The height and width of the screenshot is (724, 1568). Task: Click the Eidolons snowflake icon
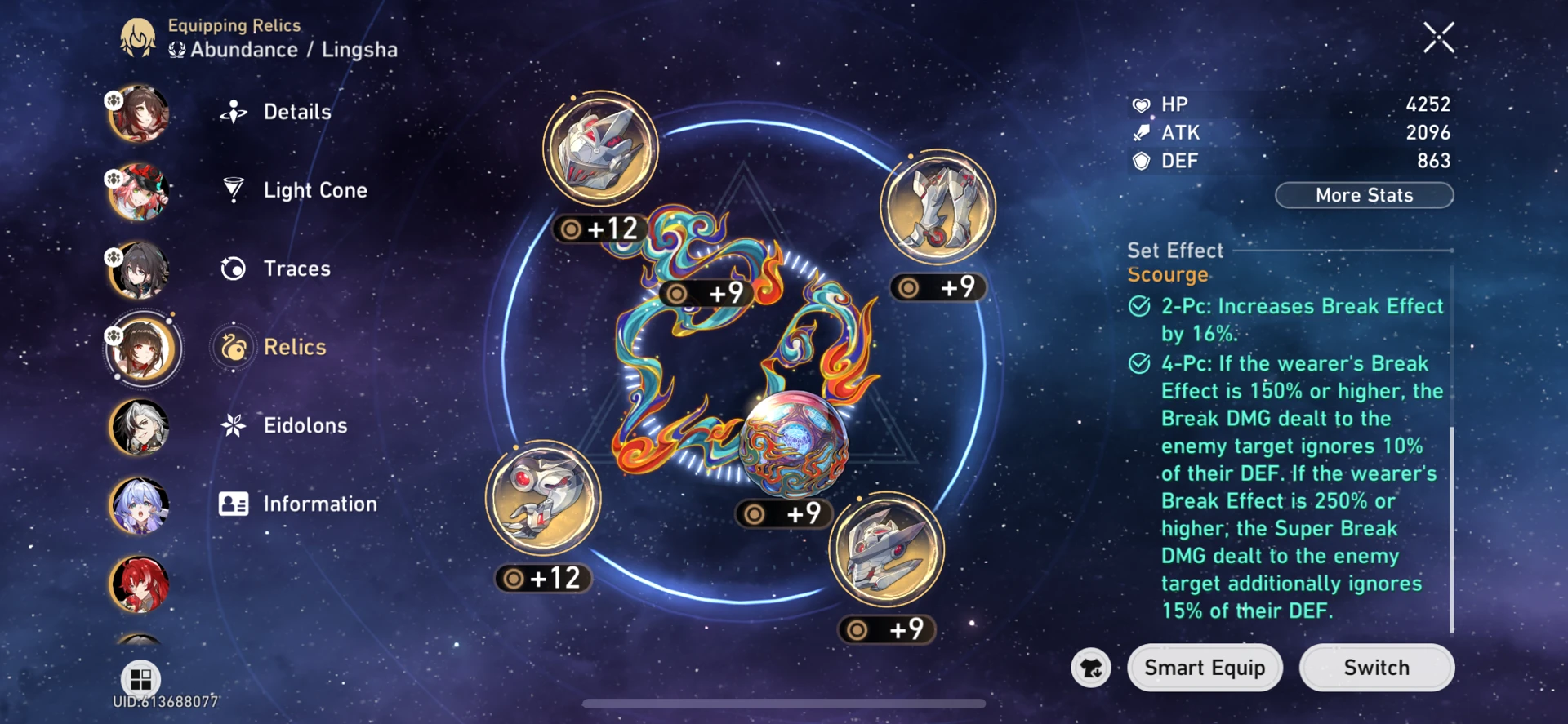(234, 425)
